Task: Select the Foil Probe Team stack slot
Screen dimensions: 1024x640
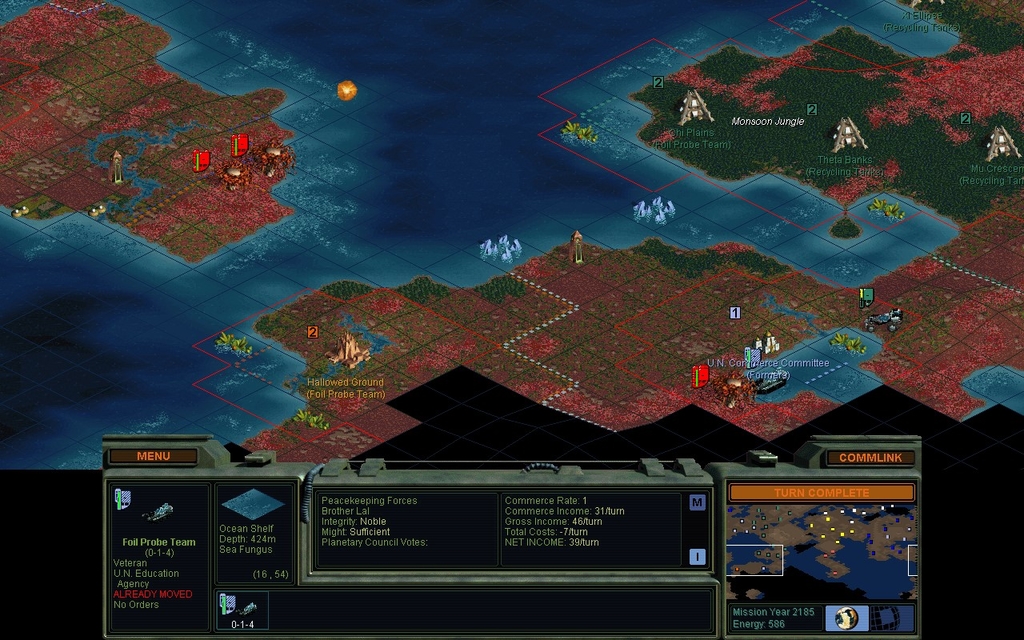Action: [242, 610]
